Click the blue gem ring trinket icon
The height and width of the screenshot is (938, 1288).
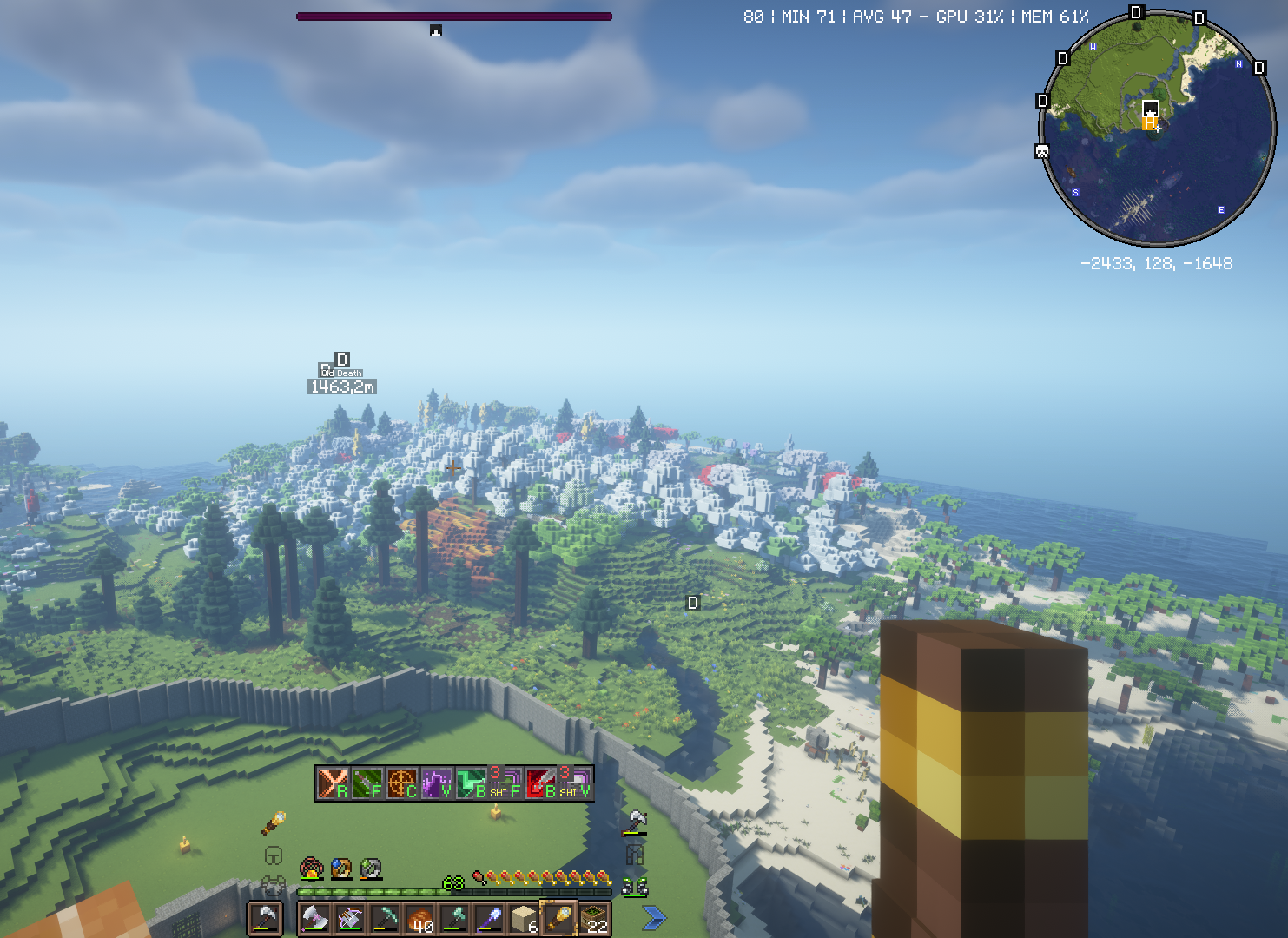click(341, 868)
